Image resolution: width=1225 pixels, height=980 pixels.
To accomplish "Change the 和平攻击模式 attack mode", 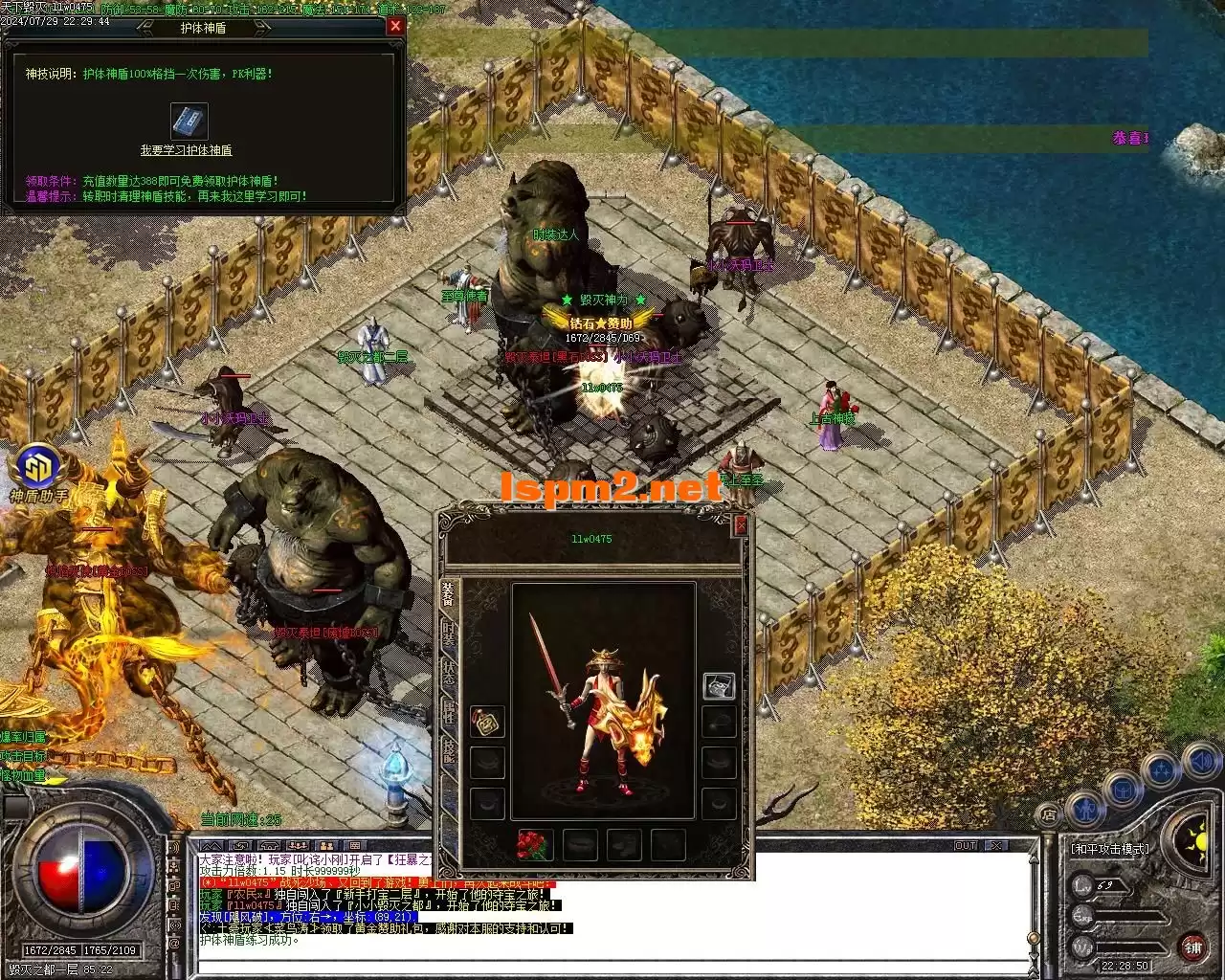I will point(1110,849).
